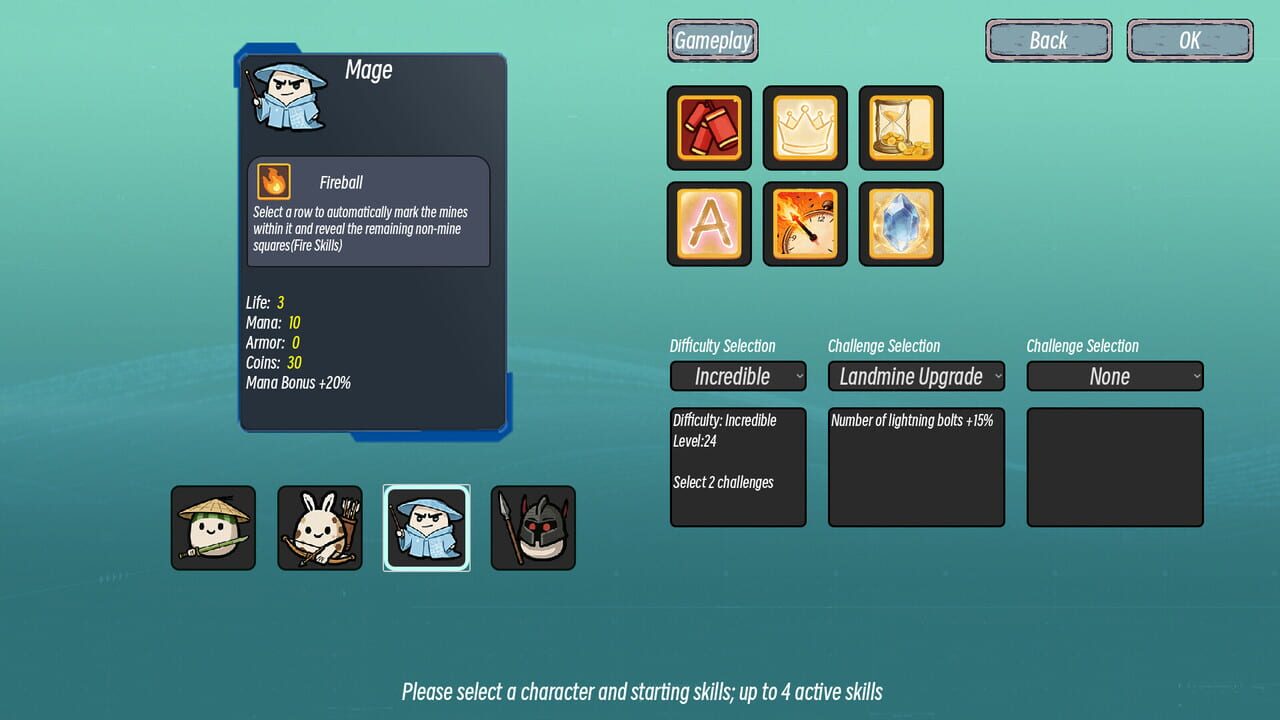Select the highlighted Mage character thumbnail
1280x720 pixels.
[x=427, y=527]
